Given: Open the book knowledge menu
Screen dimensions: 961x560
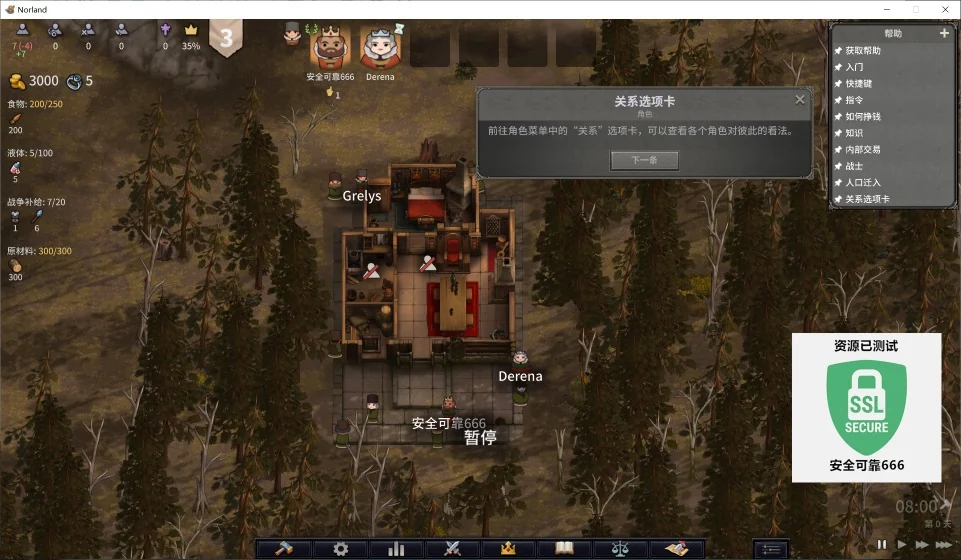Looking at the screenshot, I should [x=564, y=549].
